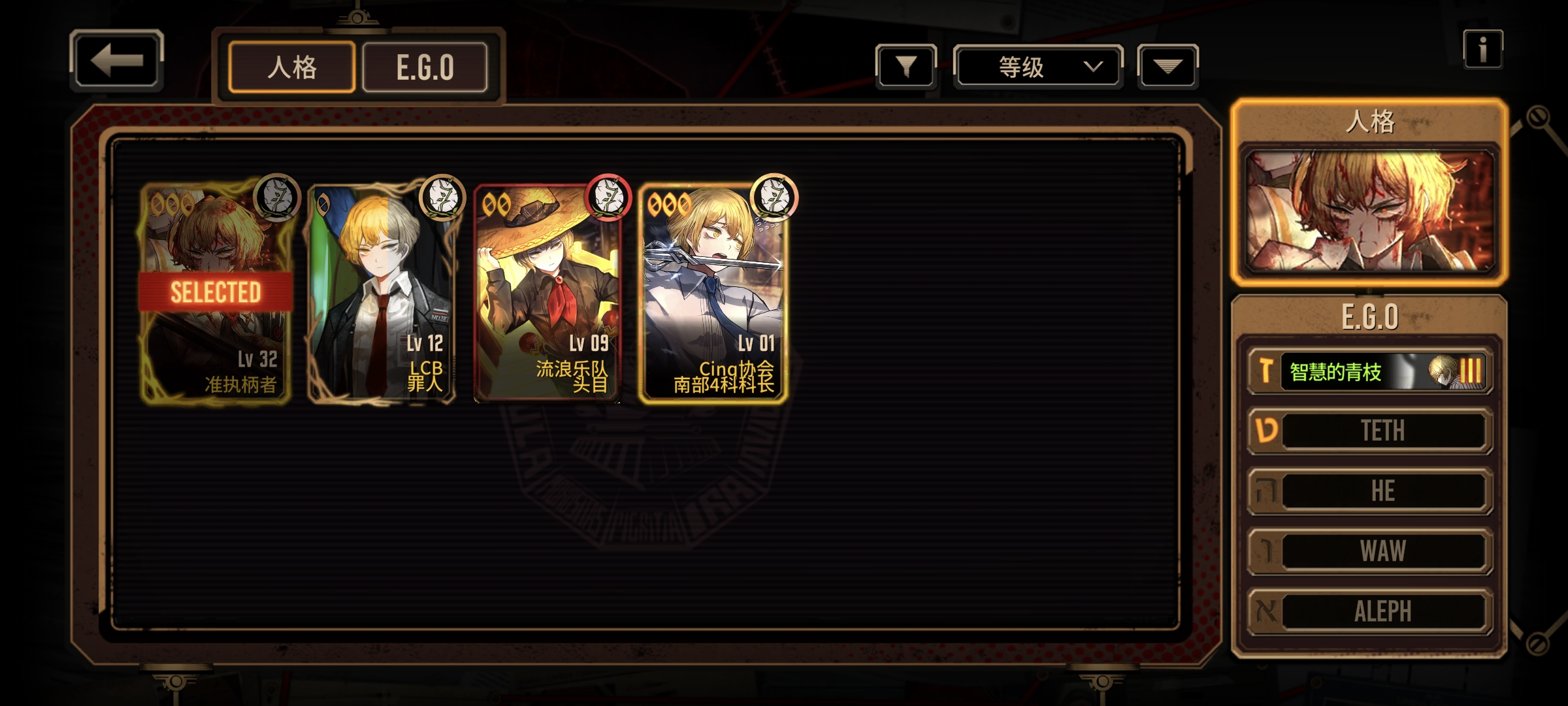This screenshot has width=1568, height=706.
Task: Open the funnel filter button
Action: coord(906,66)
